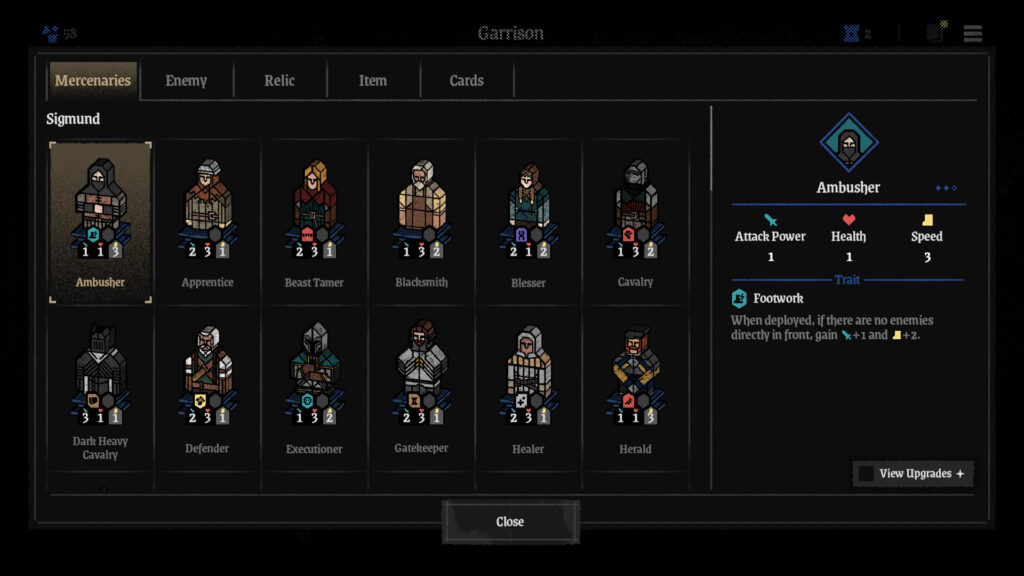Switch to the Cards tab
This screenshot has height=576, width=1024.
click(x=467, y=81)
